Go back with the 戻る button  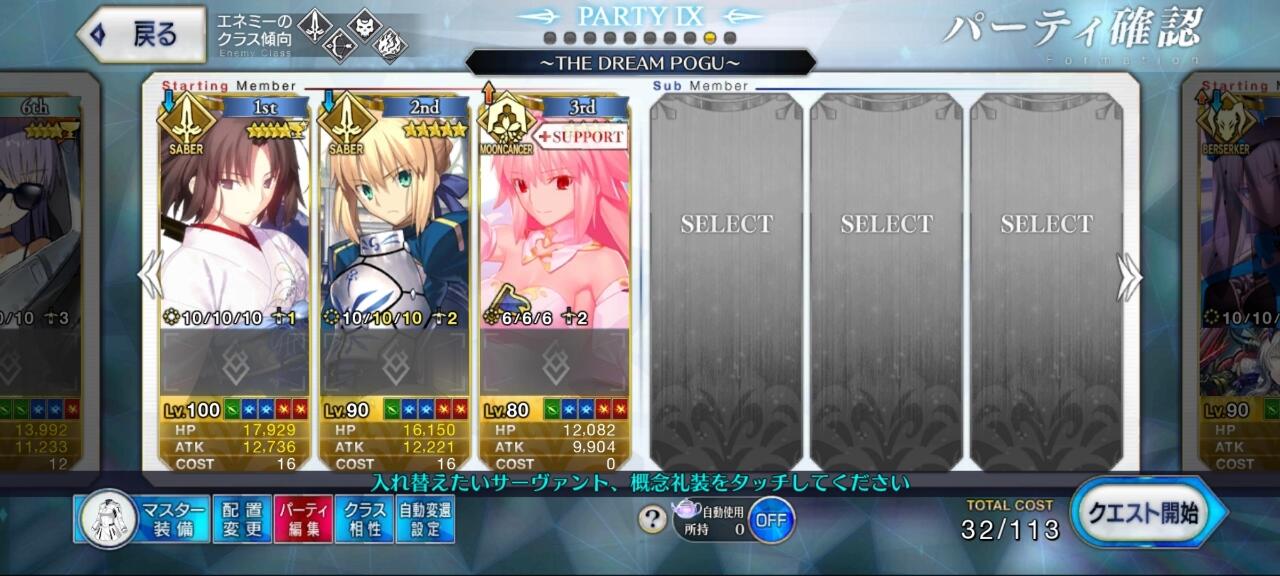pos(141,34)
